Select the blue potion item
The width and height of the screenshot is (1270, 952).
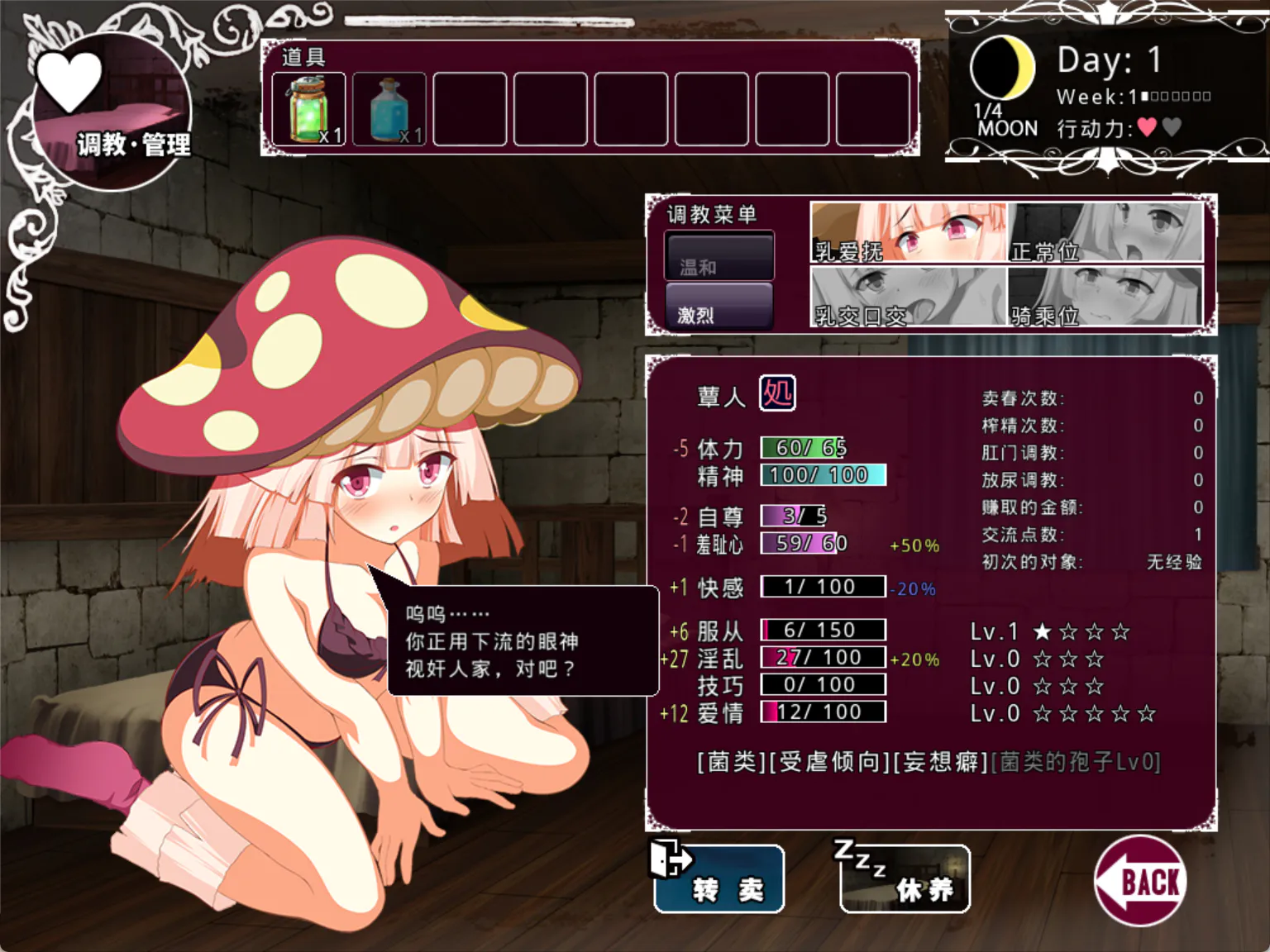coord(389,107)
